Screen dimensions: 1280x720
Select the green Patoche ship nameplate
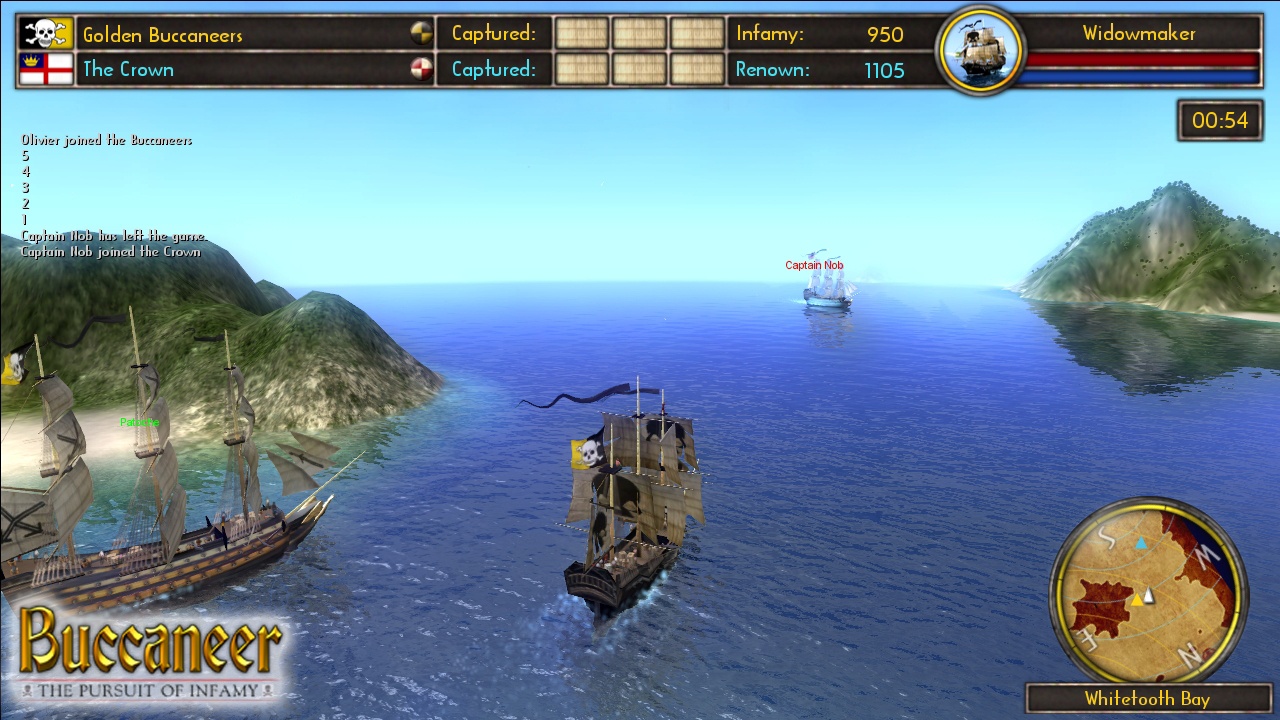tap(142, 422)
